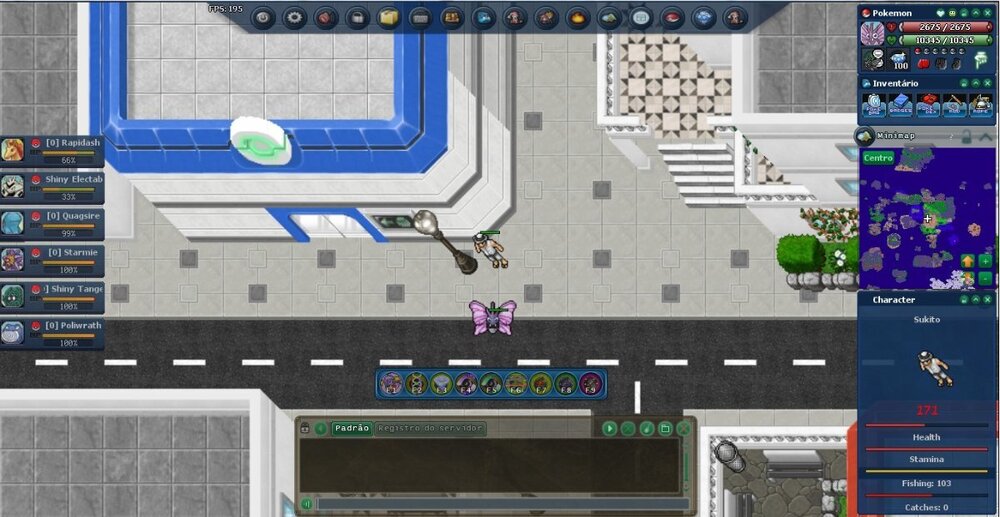Click the blue diamond icon in top toolbar
The width and height of the screenshot is (1000, 517).
tap(704, 17)
